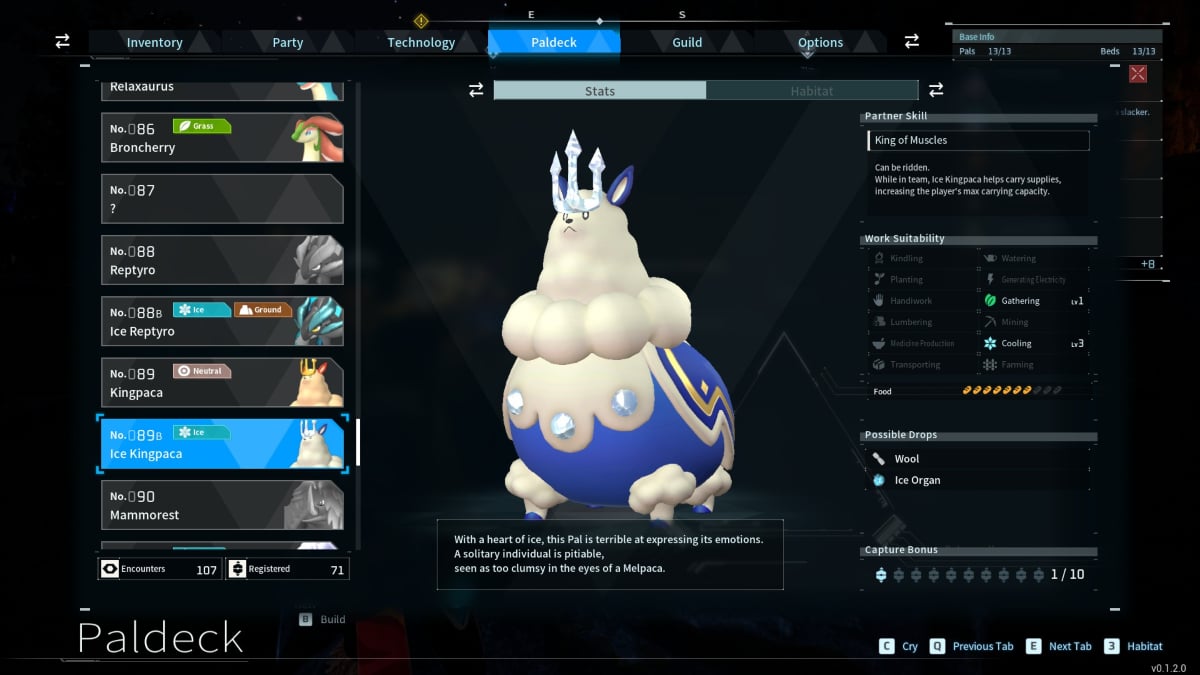Select unknown Pal entry No. 087
Image resolution: width=1200 pixels, height=675 pixels.
[222, 199]
